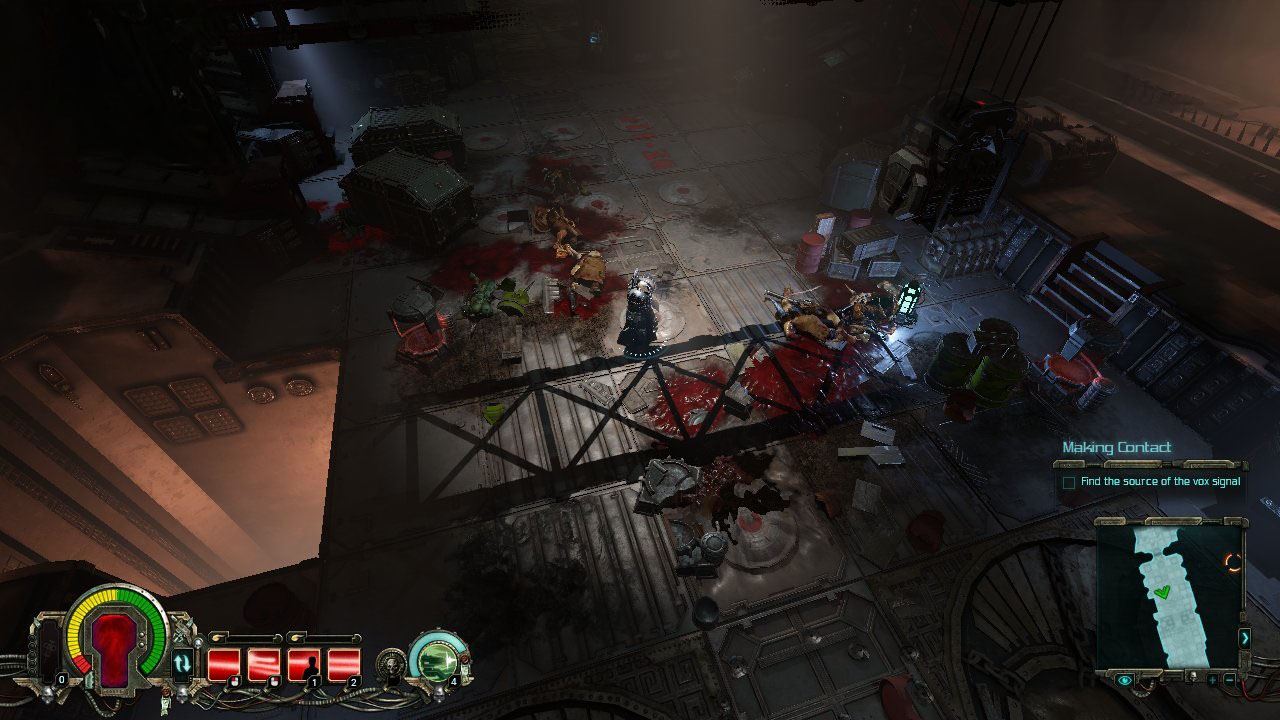Activate the skill slot showing a silhouette
The width and height of the screenshot is (1280, 720).
click(x=303, y=664)
